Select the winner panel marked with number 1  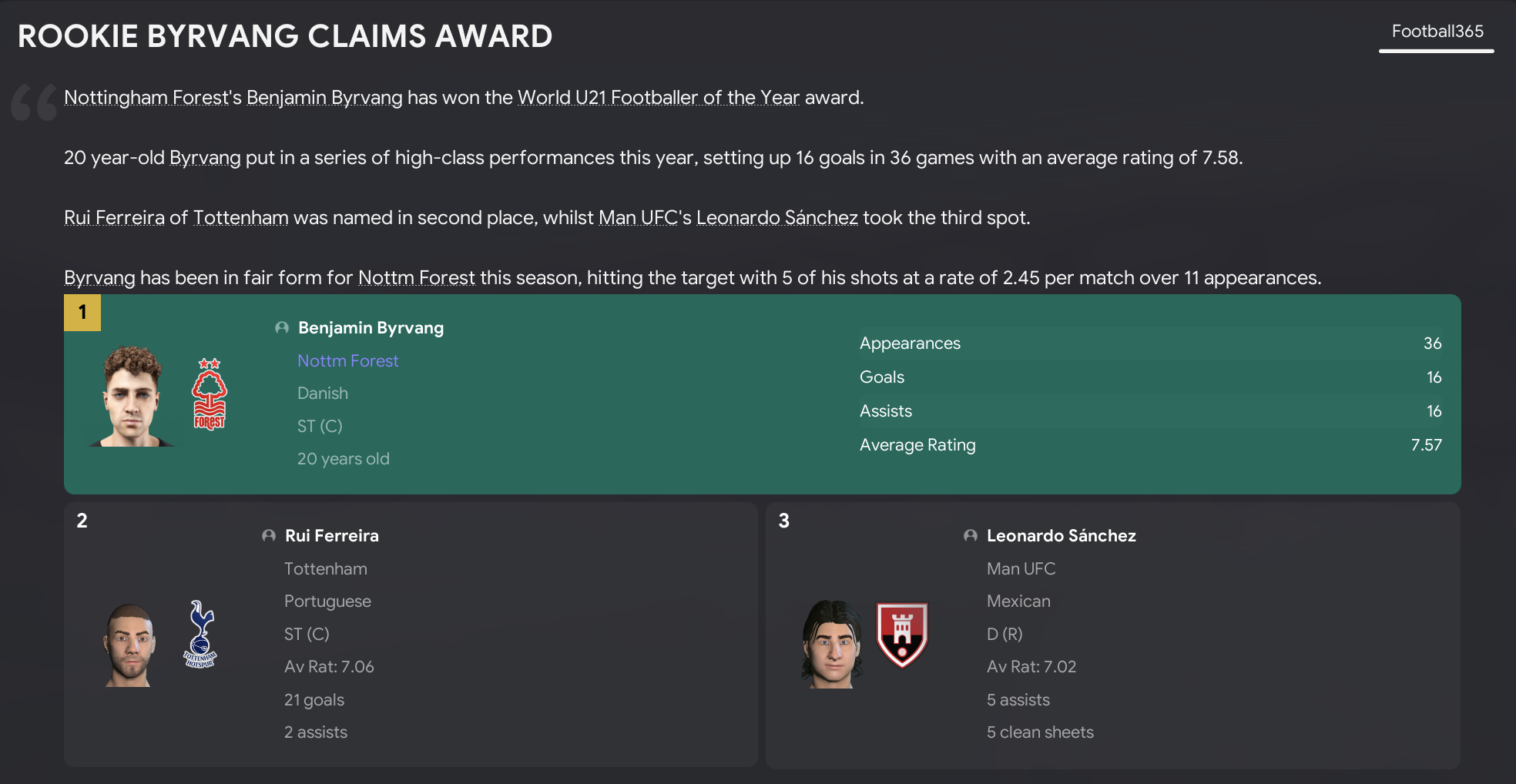click(81, 313)
